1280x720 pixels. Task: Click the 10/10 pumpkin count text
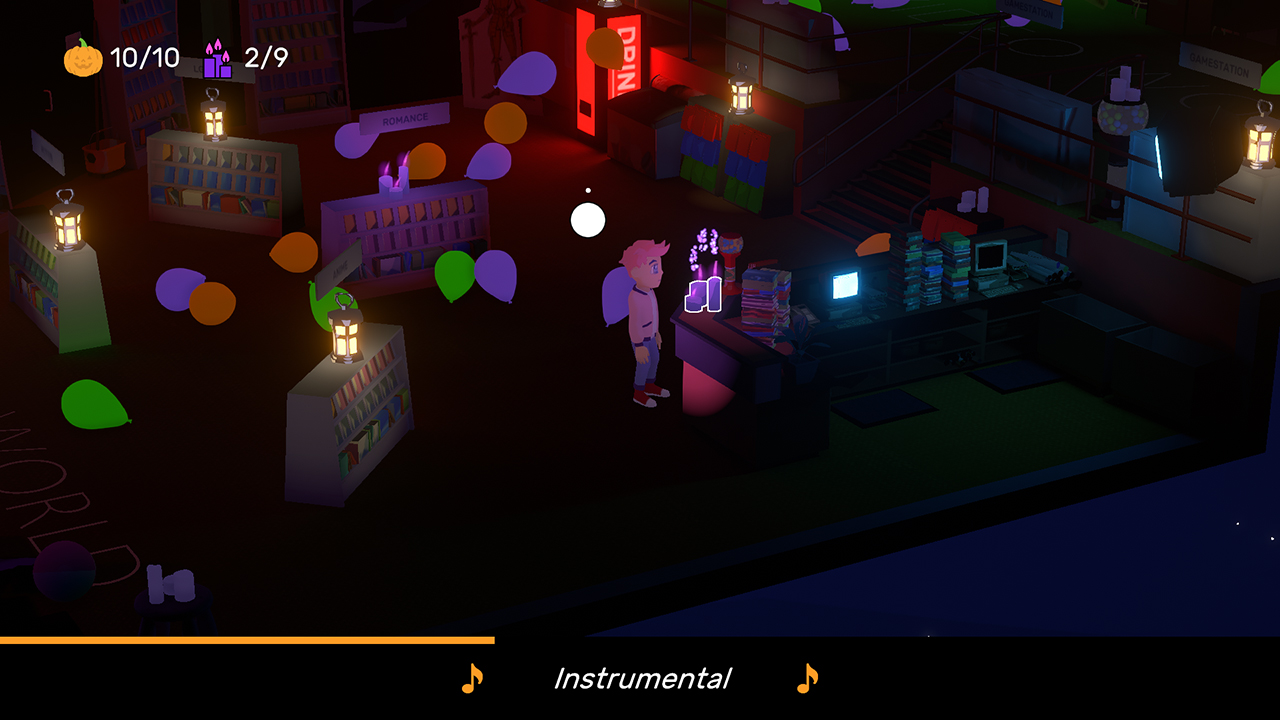pyautogui.click(x=144, y=58)
